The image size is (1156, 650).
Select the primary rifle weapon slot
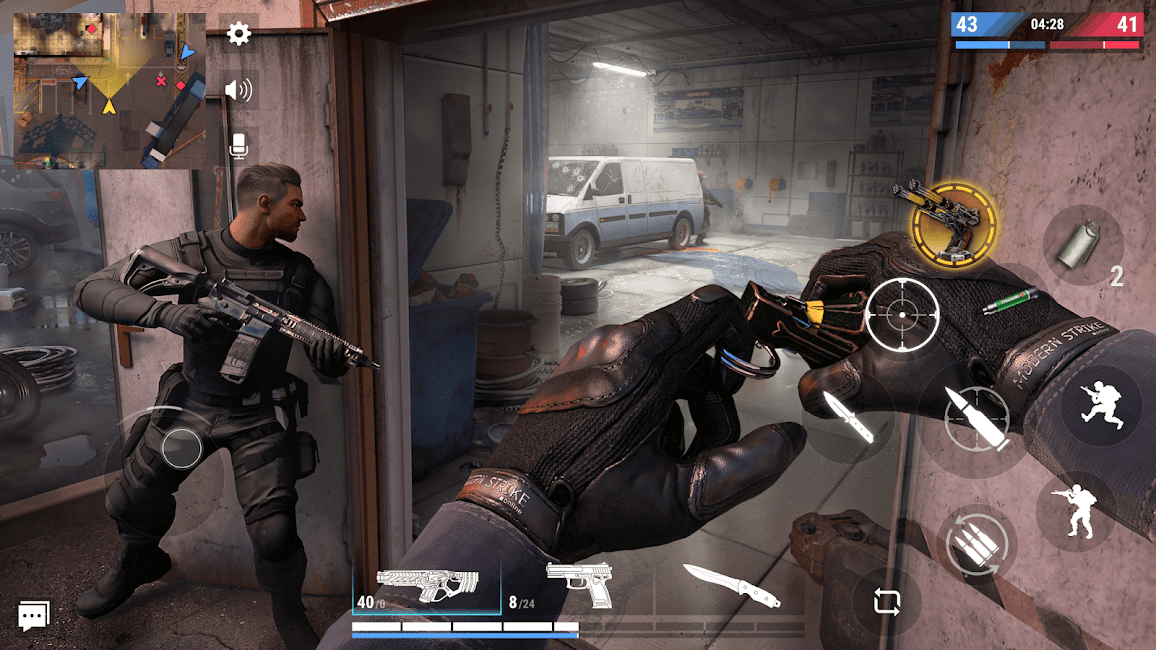tap(427, 587)
